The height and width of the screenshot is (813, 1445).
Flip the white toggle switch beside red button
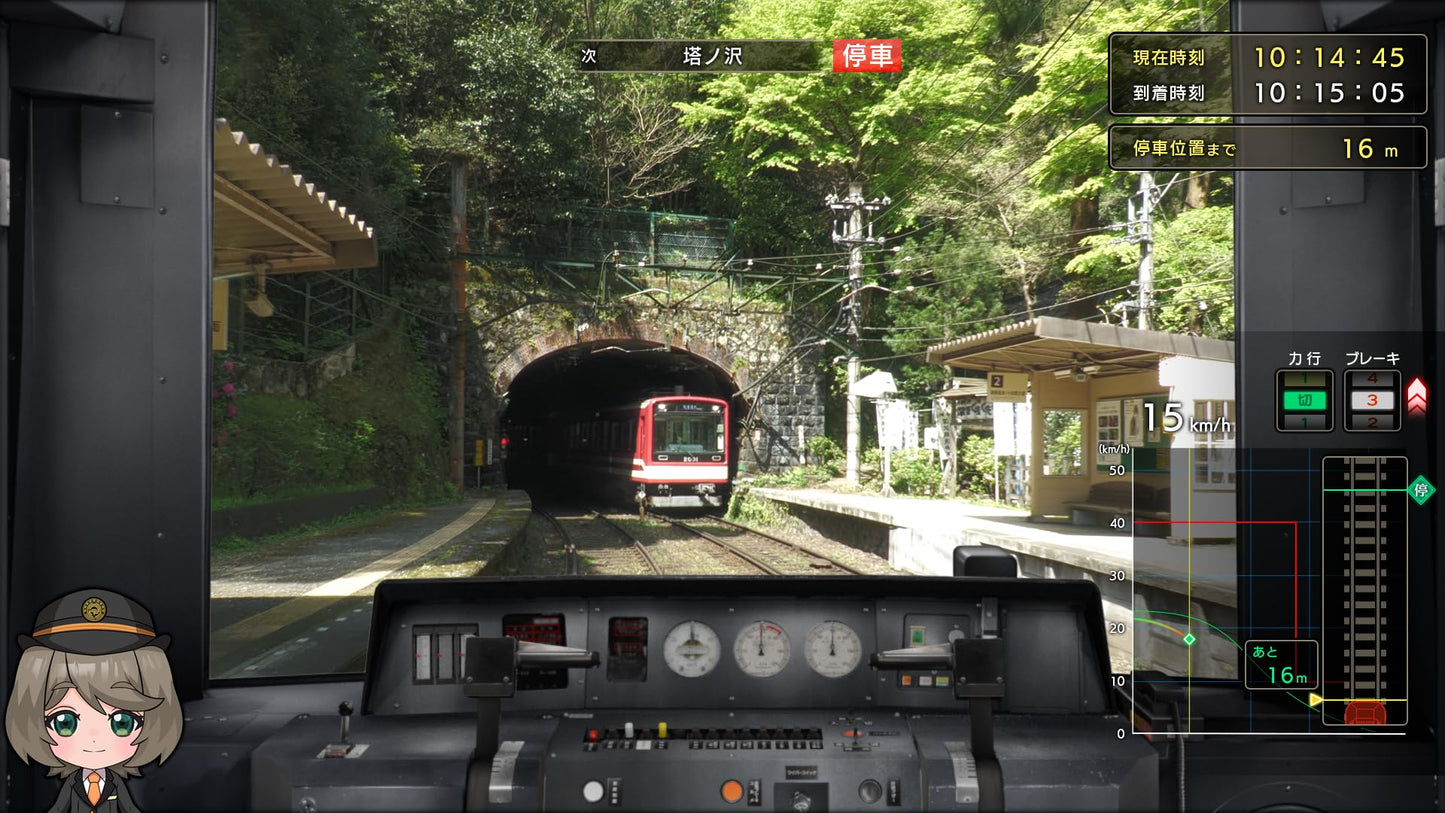click(x=629, y=730)
